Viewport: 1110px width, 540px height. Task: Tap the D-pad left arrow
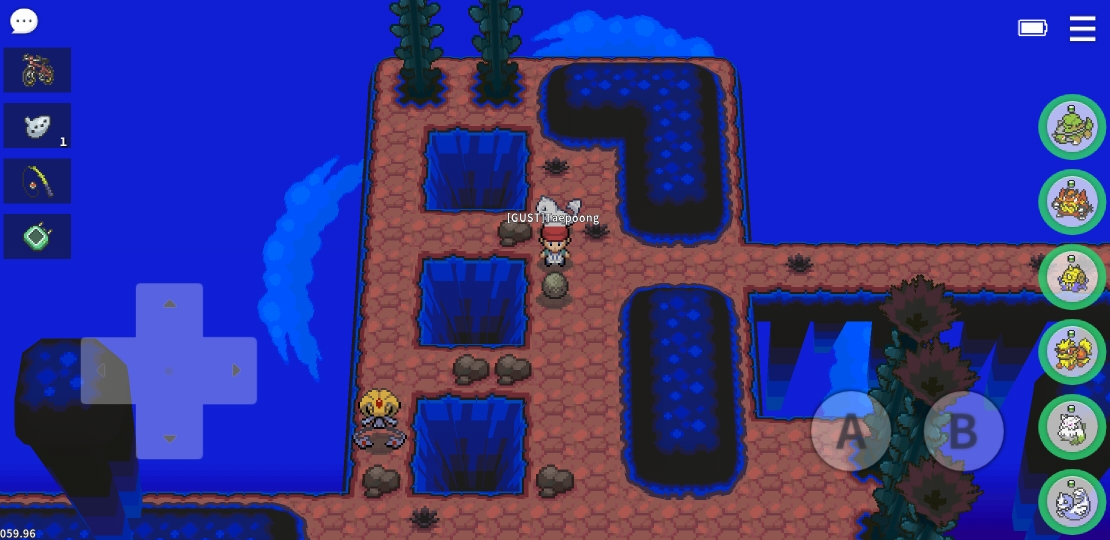101,371
